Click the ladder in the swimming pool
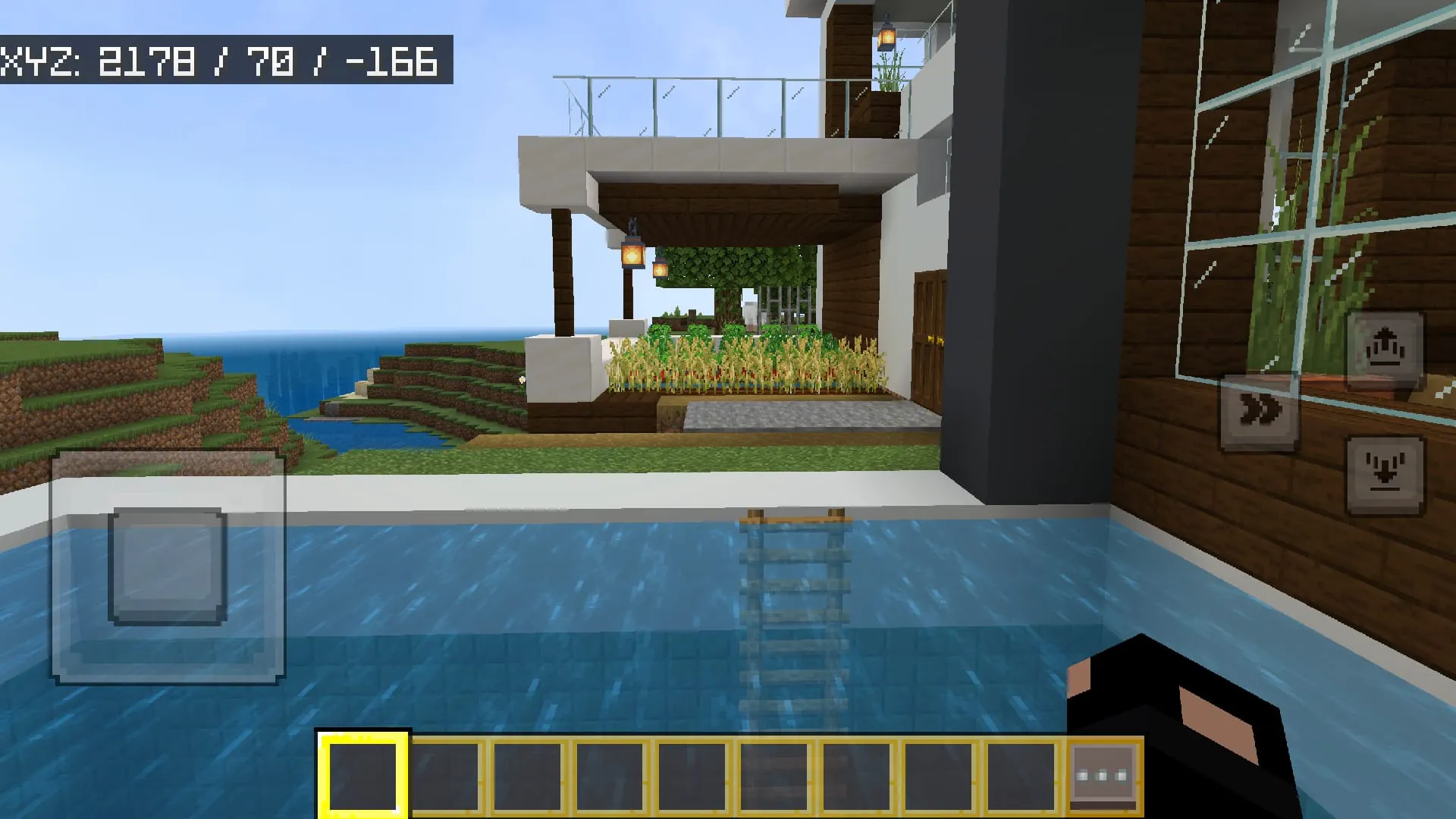1456x819 pixels. point(796,607)
